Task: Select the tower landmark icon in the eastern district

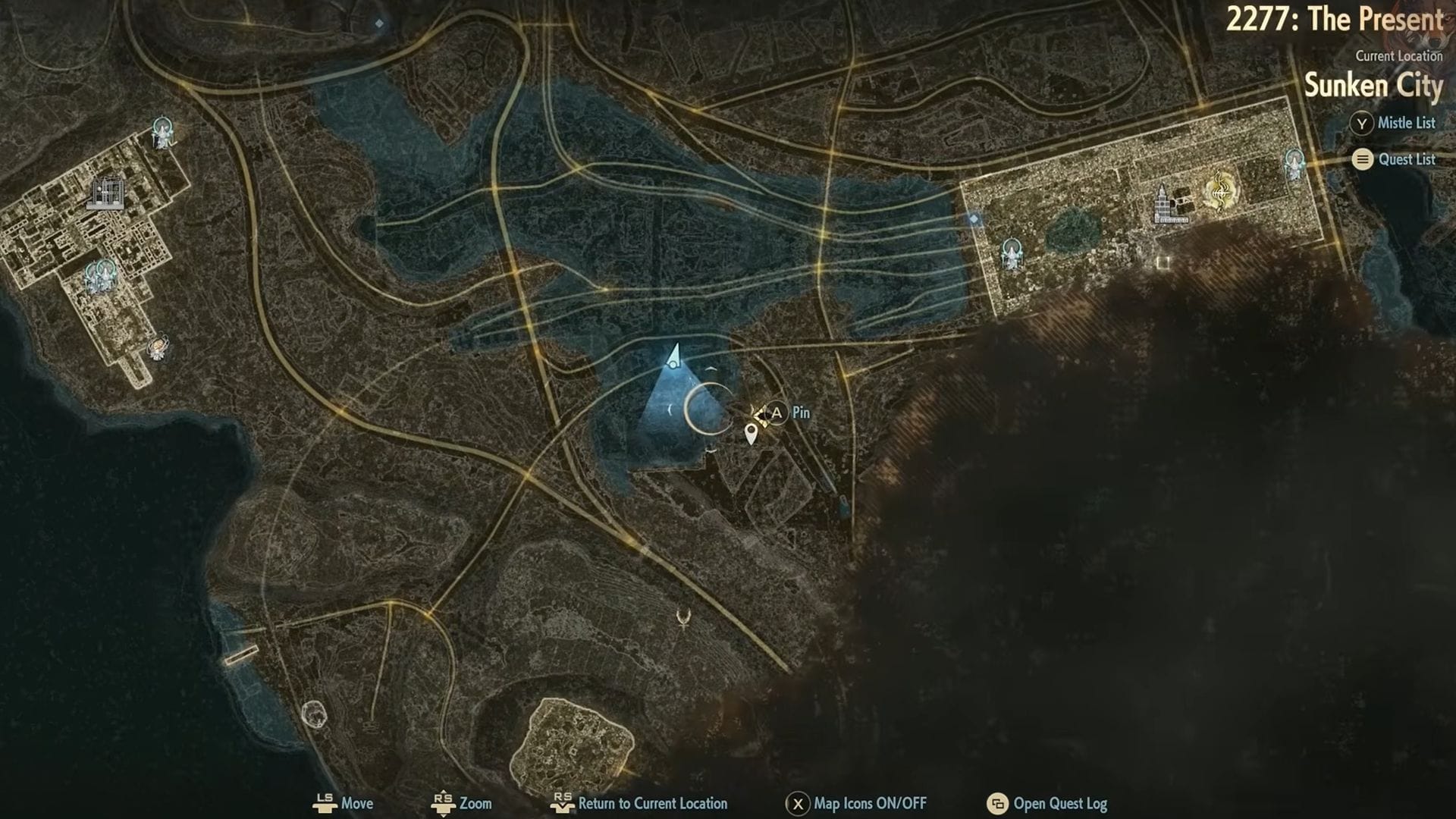Action: [1162, 203]
